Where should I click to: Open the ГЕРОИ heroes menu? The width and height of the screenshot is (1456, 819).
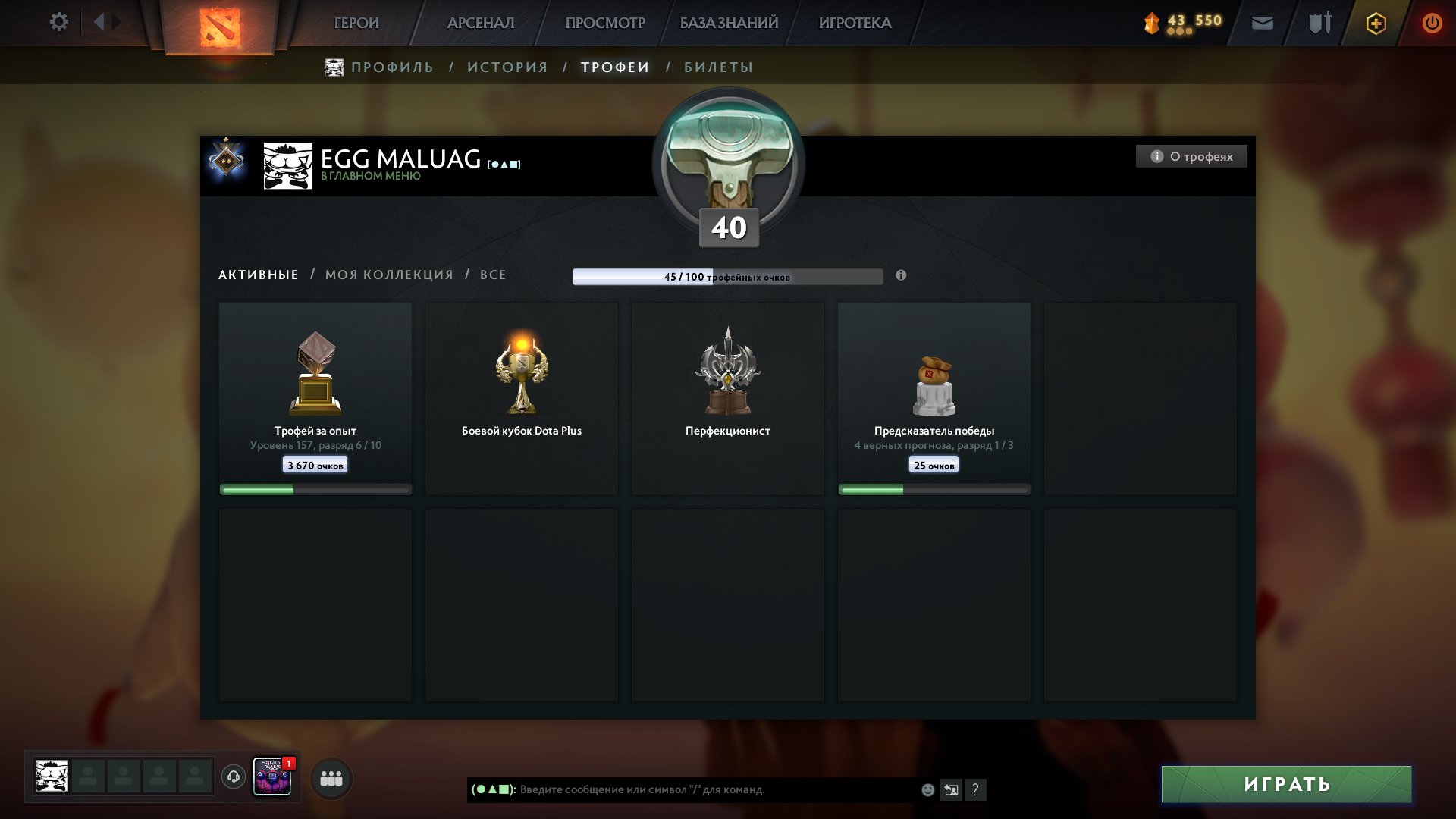(356, 24)
